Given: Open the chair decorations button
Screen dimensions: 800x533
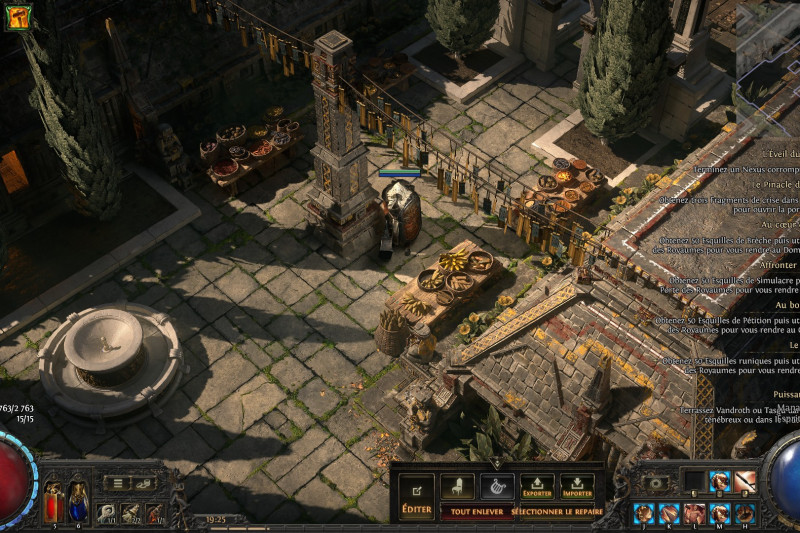Looking at the screenshot, I should tap(457, 486).
